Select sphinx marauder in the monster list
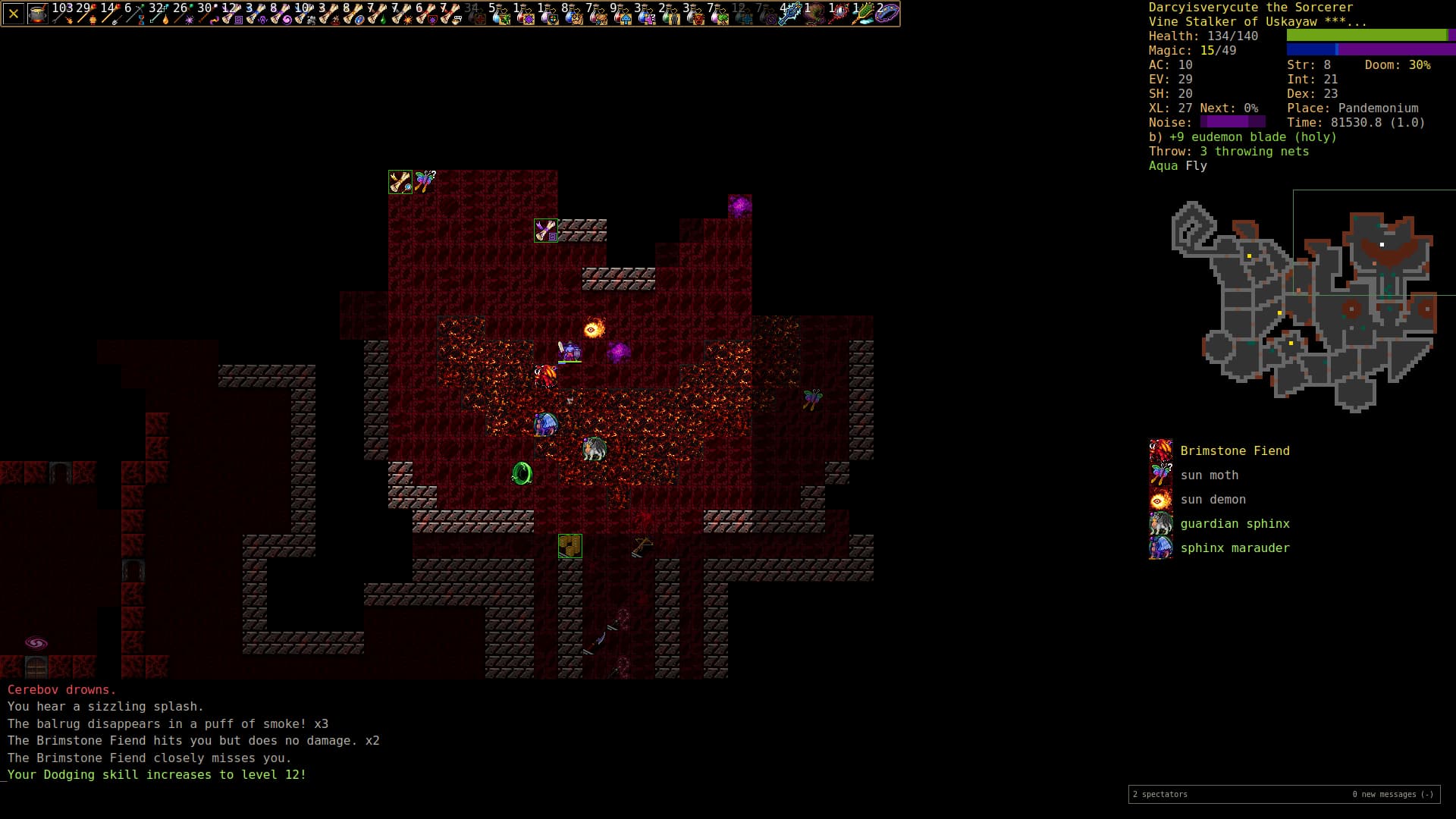Image resolution: width=1456 pixels, height=819 pixels. (1235, 548)
